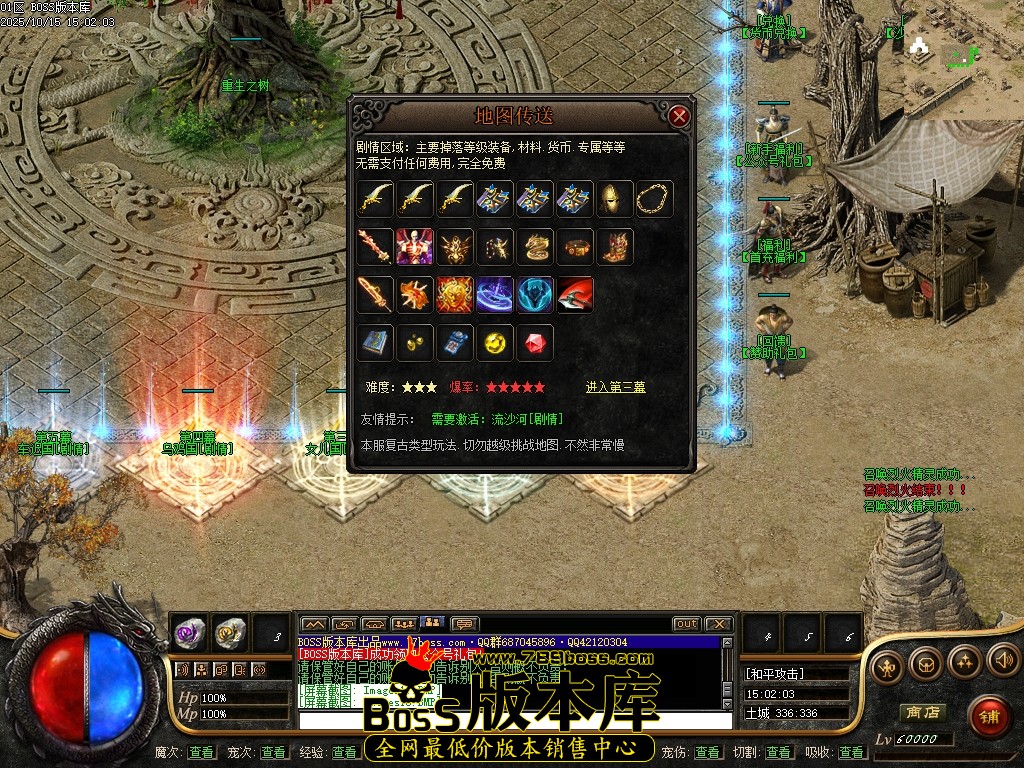Select the blue skill book icon
This screenshot has width=1024, height=768.
[x=375, y=343]
